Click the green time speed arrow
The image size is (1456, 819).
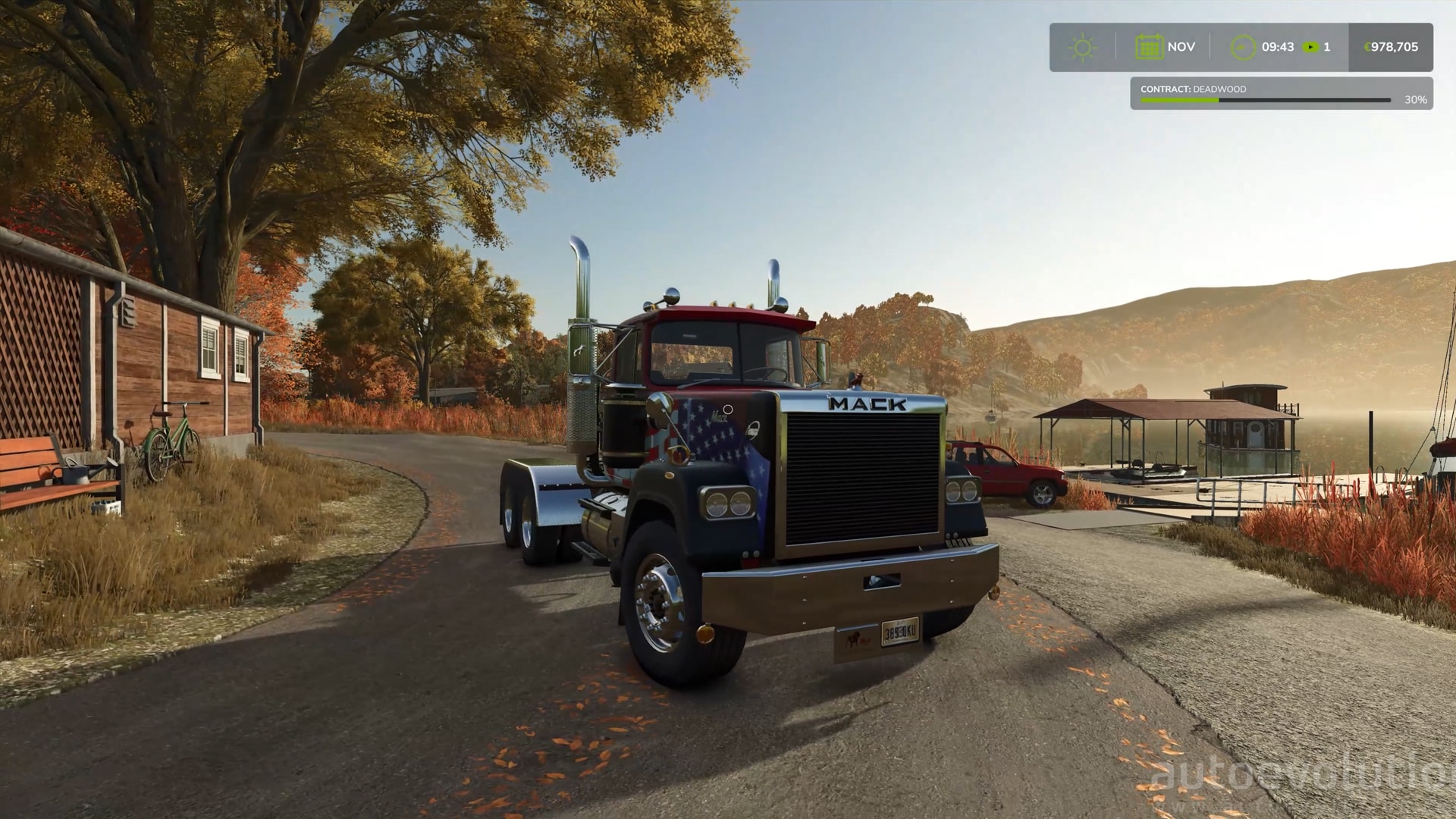coord(1310,47)
